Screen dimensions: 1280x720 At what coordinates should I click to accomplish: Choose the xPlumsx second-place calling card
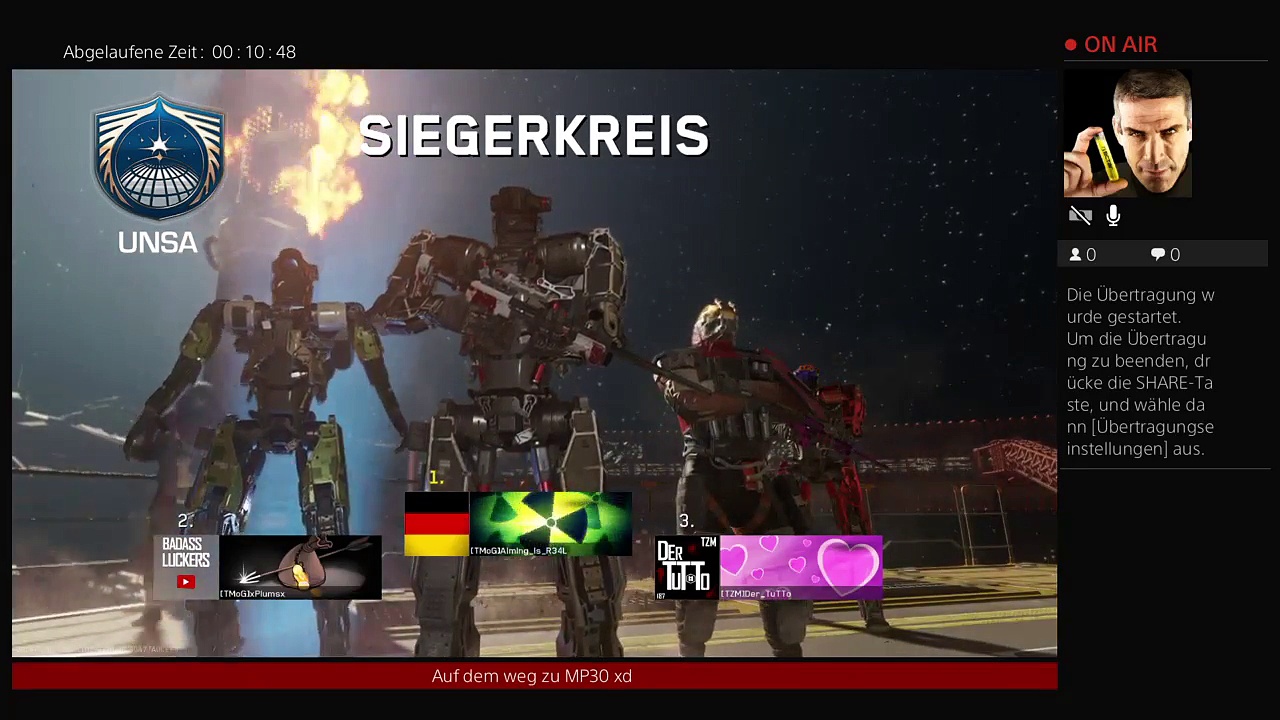point(300,567)
